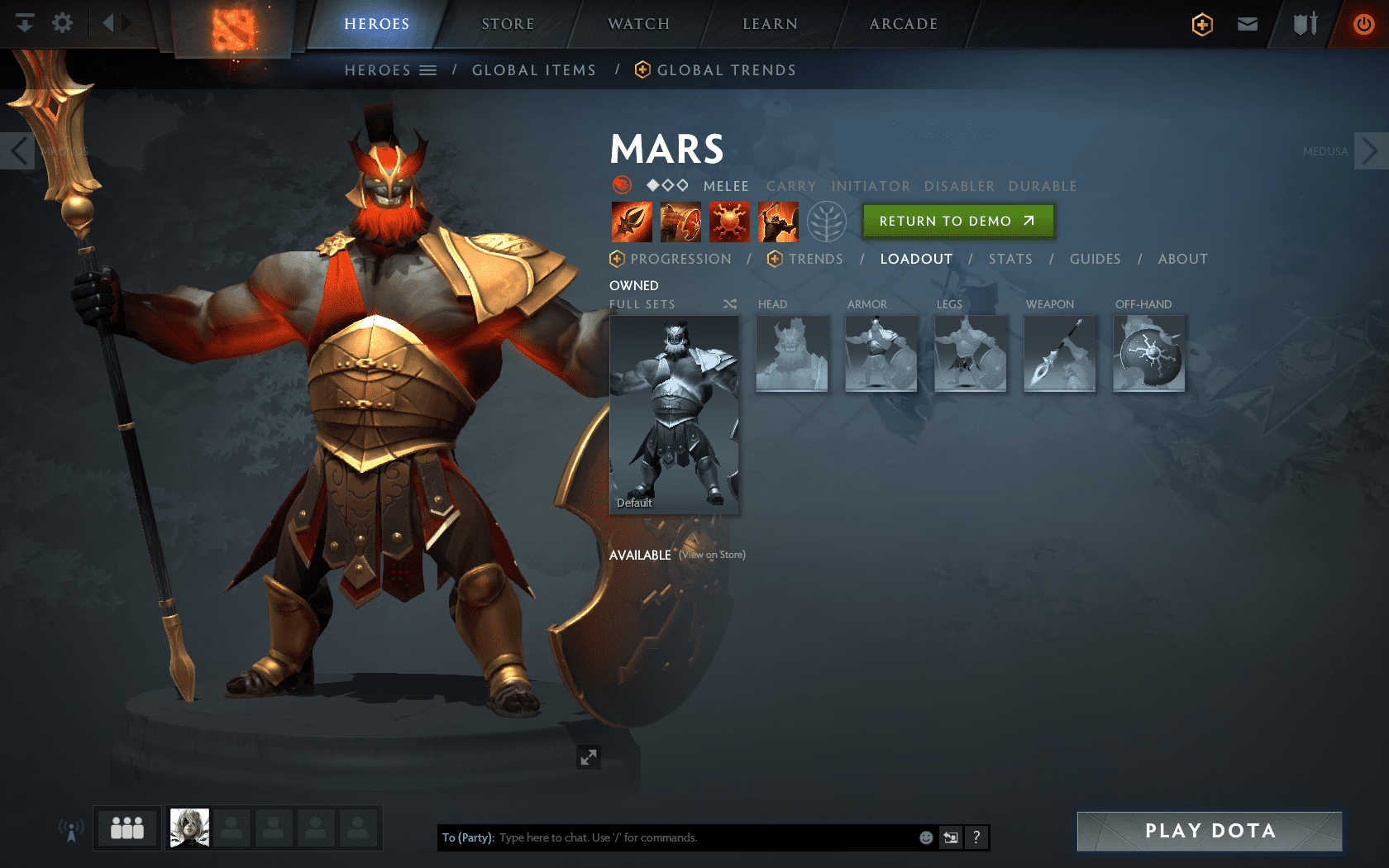The image size is (1389, 868).
Task: Show the hero Stats tab
Action: (1010, 259)
